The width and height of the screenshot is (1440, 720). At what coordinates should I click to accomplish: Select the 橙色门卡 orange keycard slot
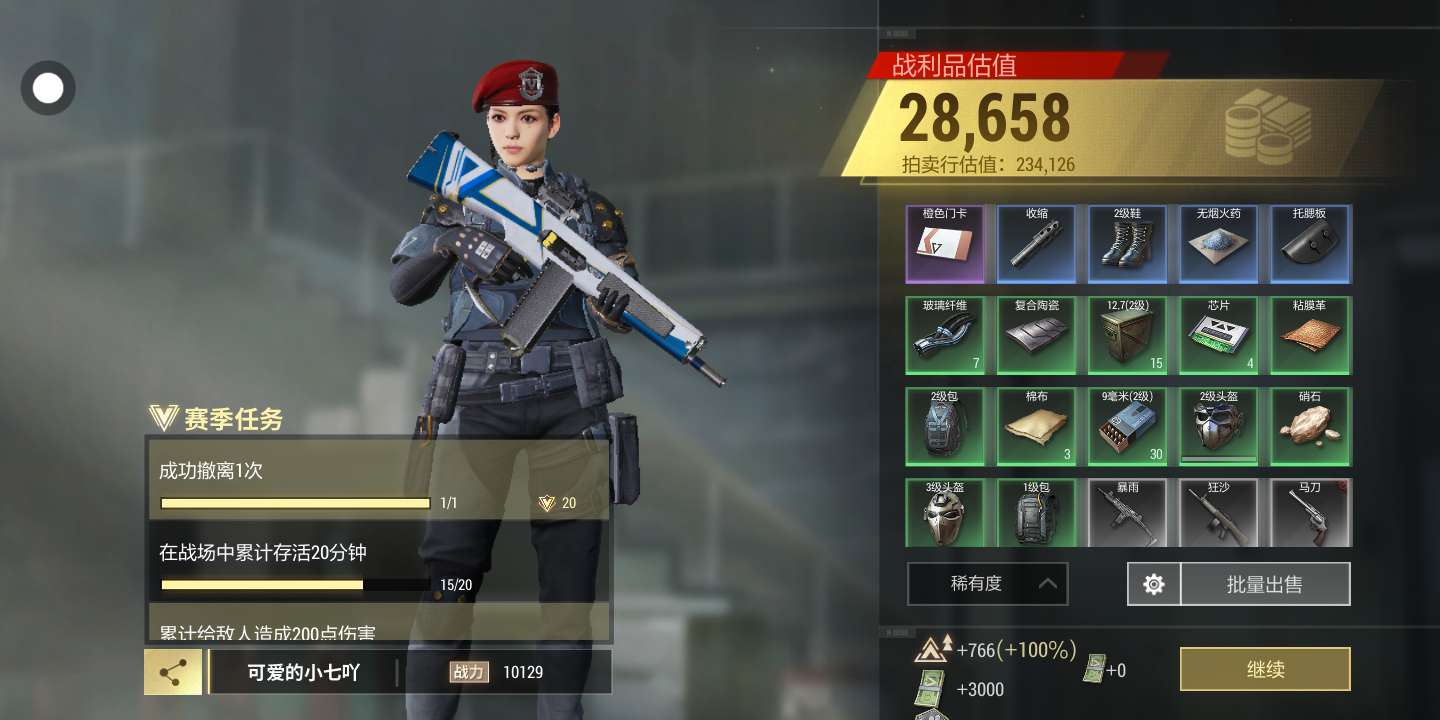coord(945,244)
